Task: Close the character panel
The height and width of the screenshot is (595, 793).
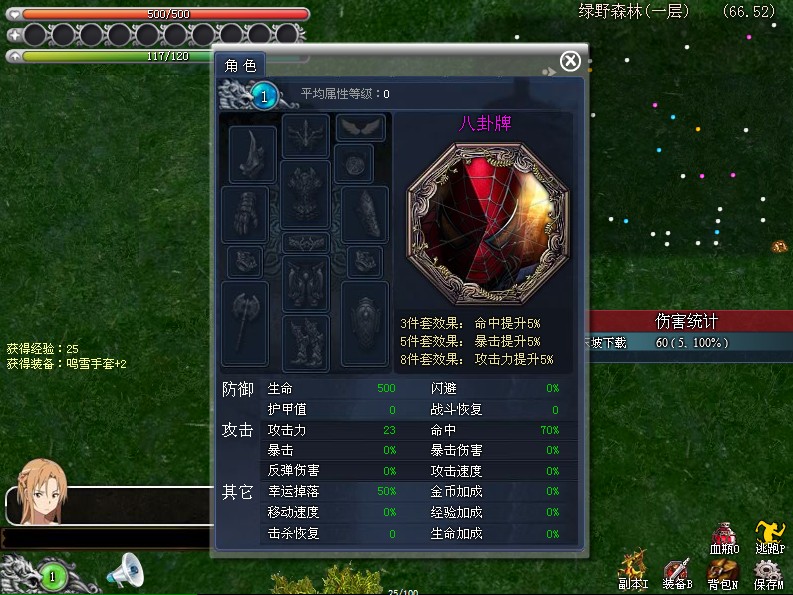Action: [x=570, y=61]
